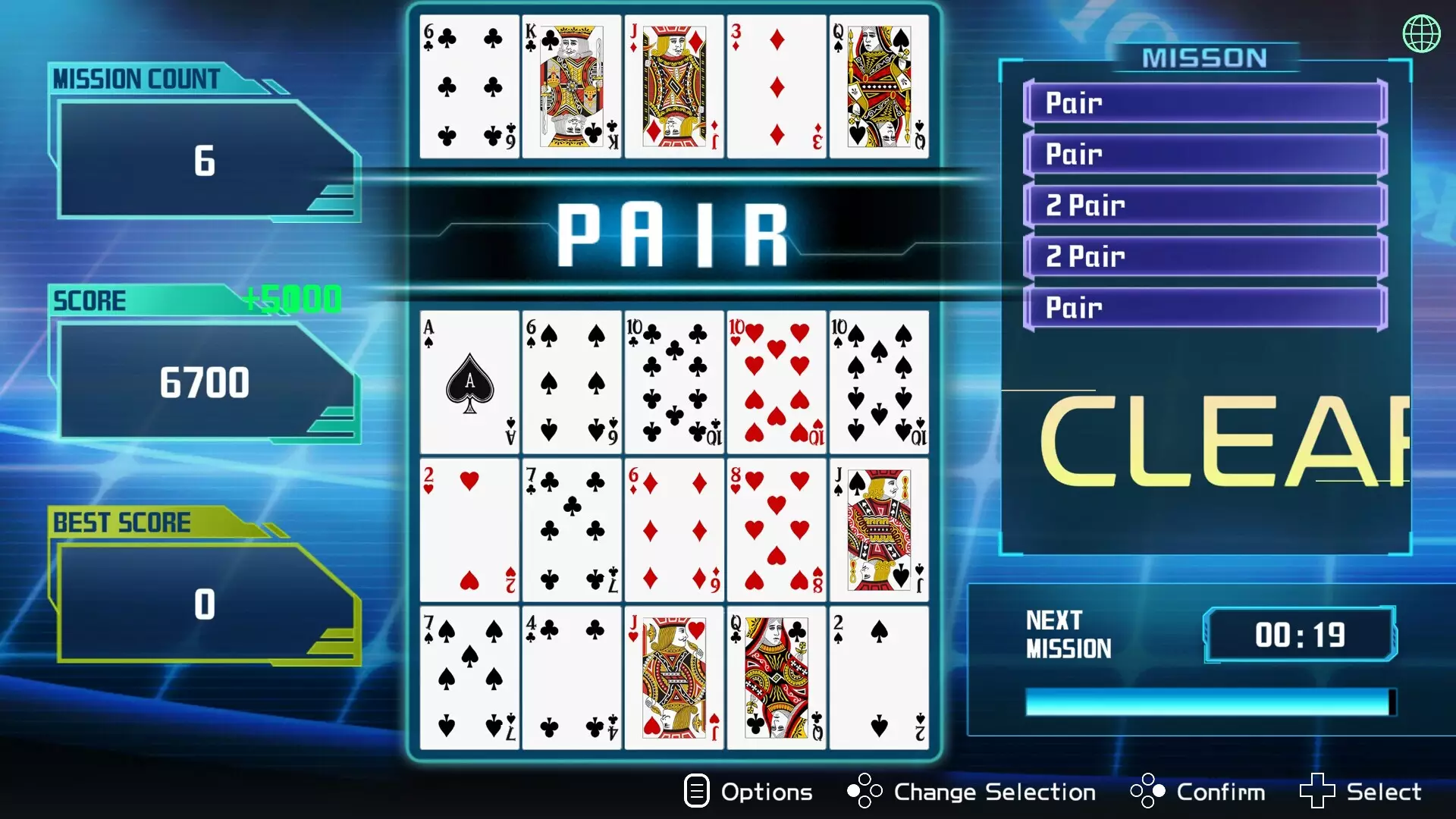The image size is (1456, 819).
Task: Click the MISSON panel header
Action: pyautogui.click(x=1205, y=57)
